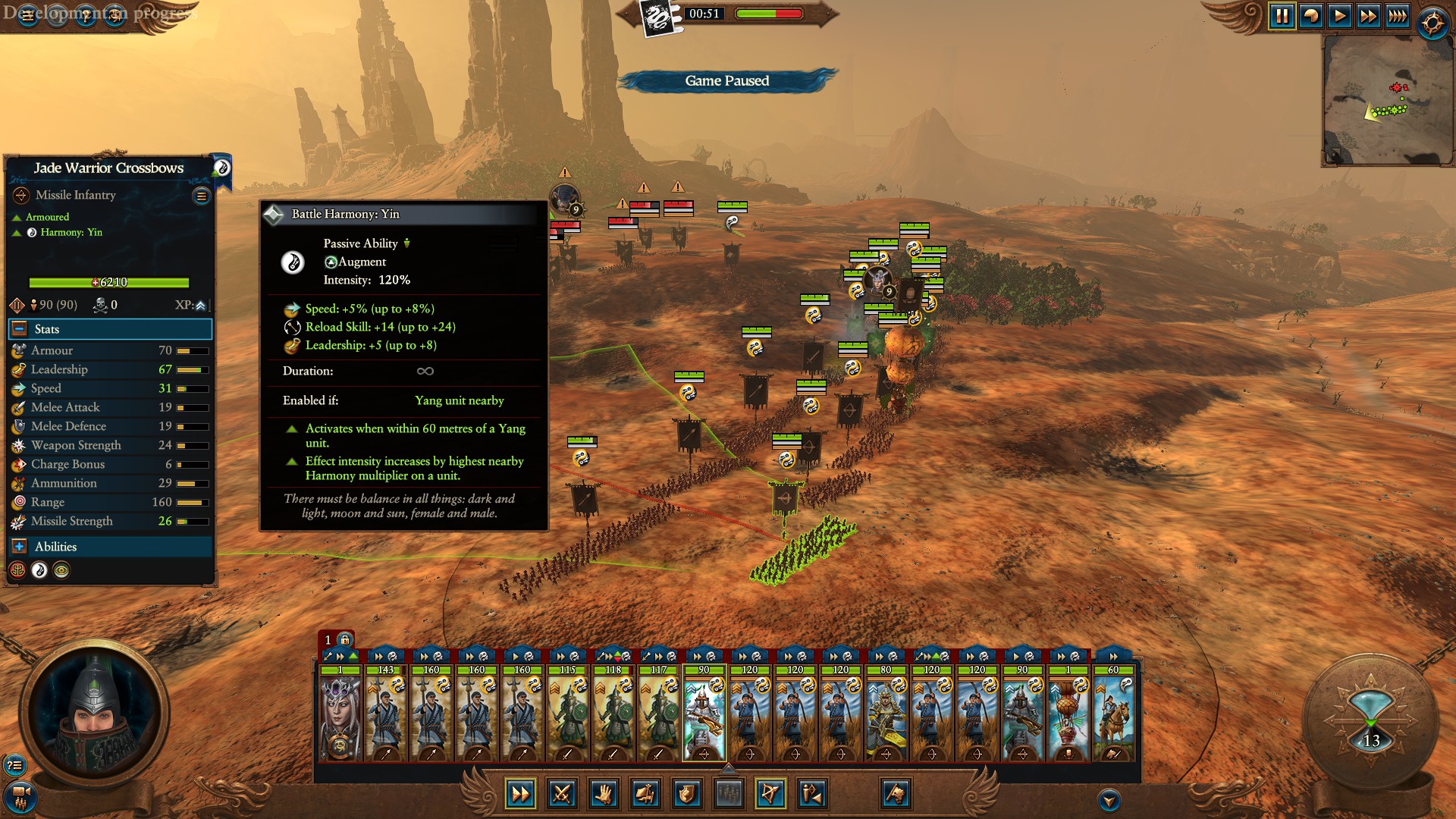Click the Yin ability icon under Abilities
This screenshot has width=1456, height=819.
(x=39, y=571)
